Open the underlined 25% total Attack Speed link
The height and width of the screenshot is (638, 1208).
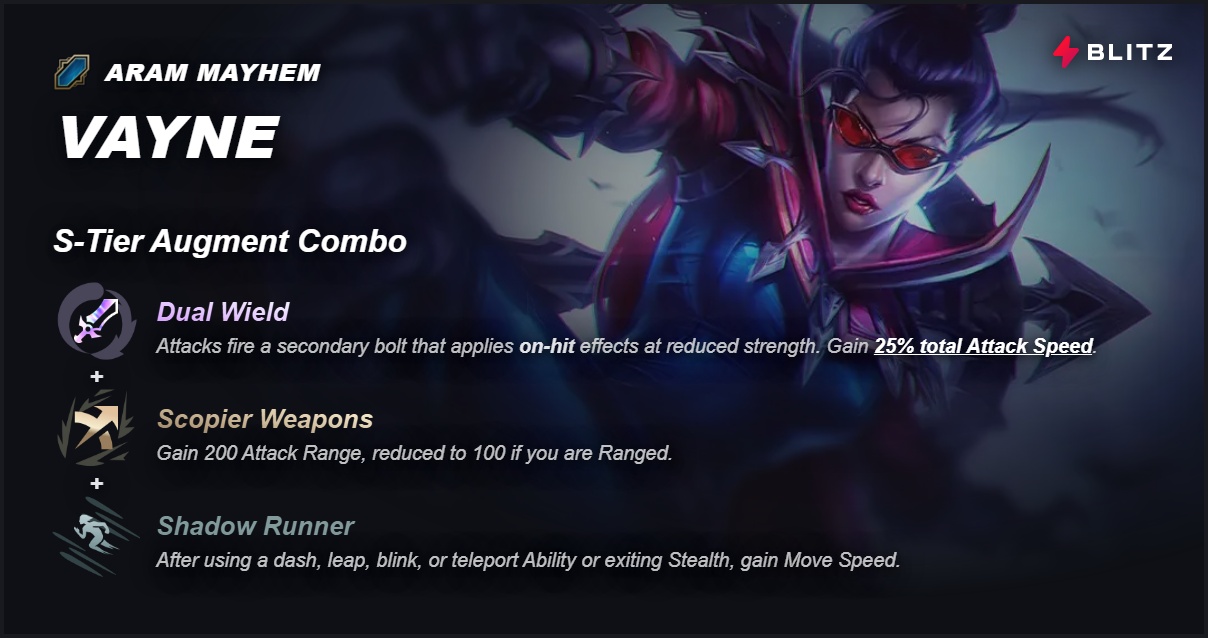984,347
